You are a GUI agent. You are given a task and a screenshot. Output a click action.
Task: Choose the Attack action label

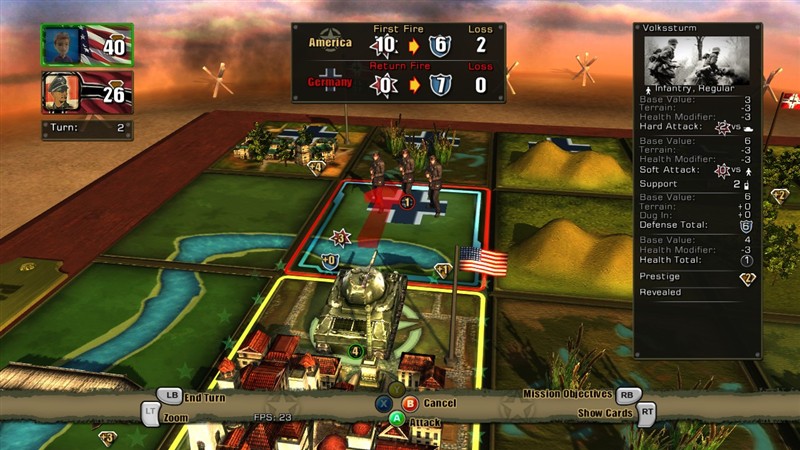424,422
